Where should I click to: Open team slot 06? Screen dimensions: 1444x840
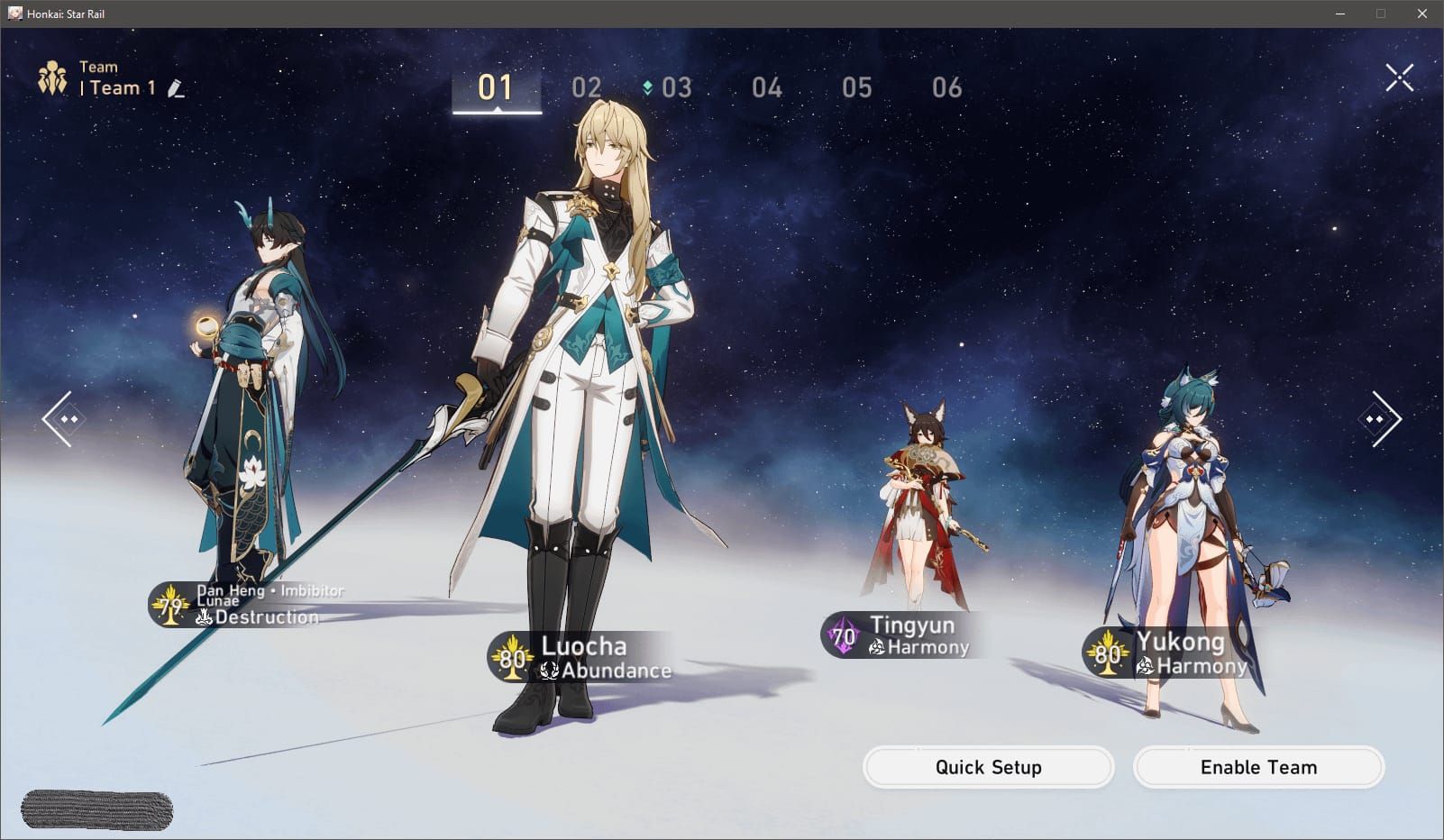(x=948, y=87)
